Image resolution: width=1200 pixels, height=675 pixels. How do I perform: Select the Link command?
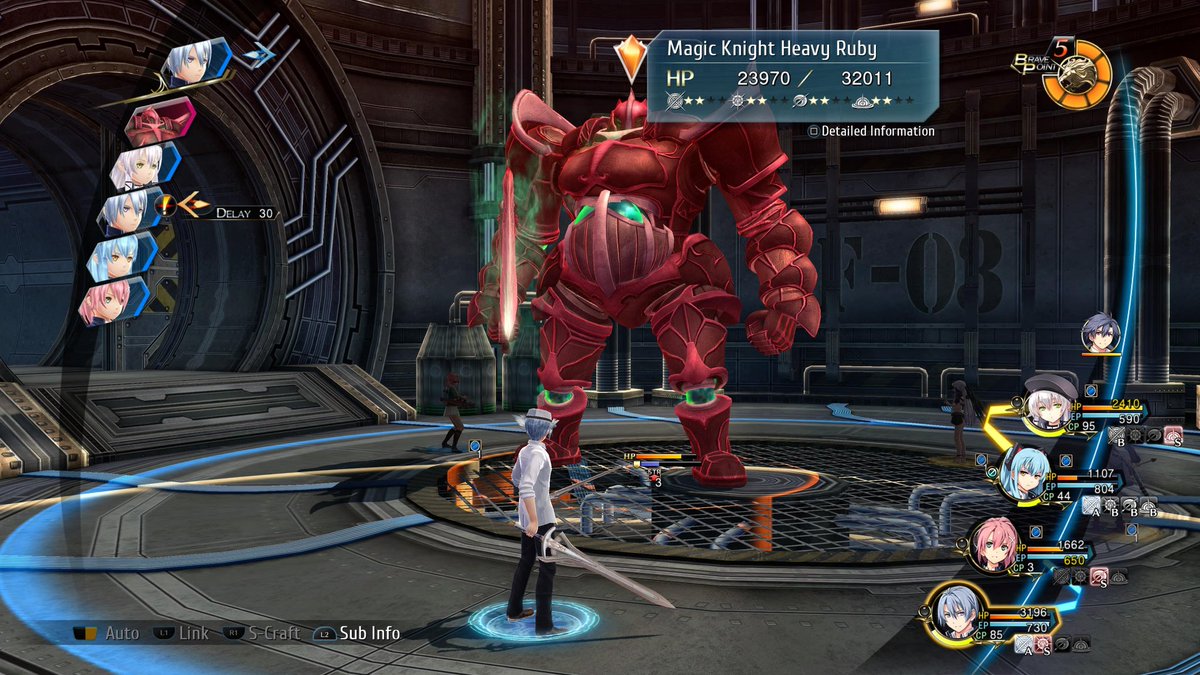pos(182,633)
